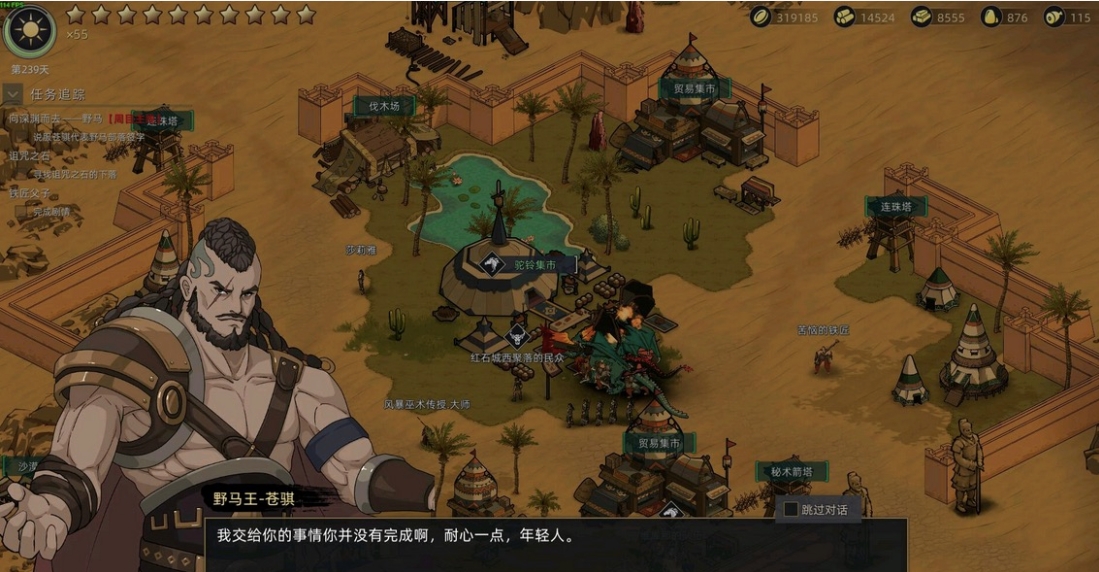Select the 诅咒之石 quest entry
The width and height of the screenshot is (1099, 572).
click(x=29, y=156)
